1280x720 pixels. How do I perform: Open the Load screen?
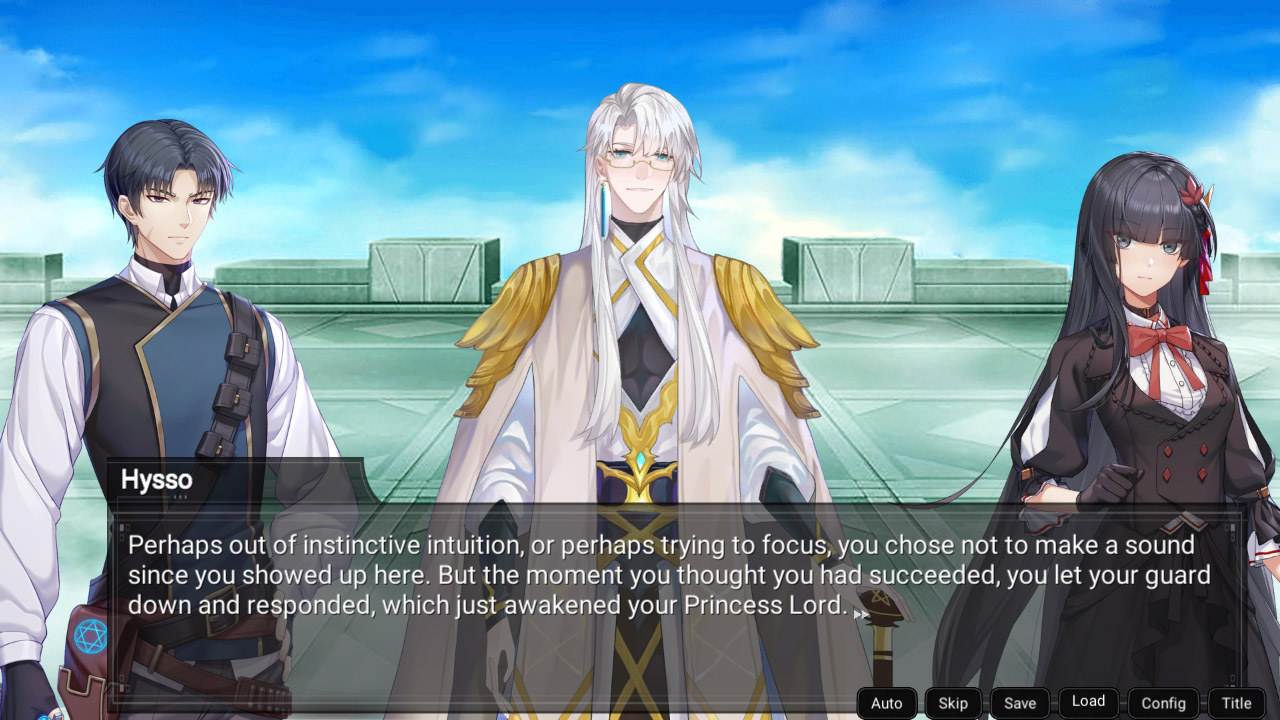1088,702
